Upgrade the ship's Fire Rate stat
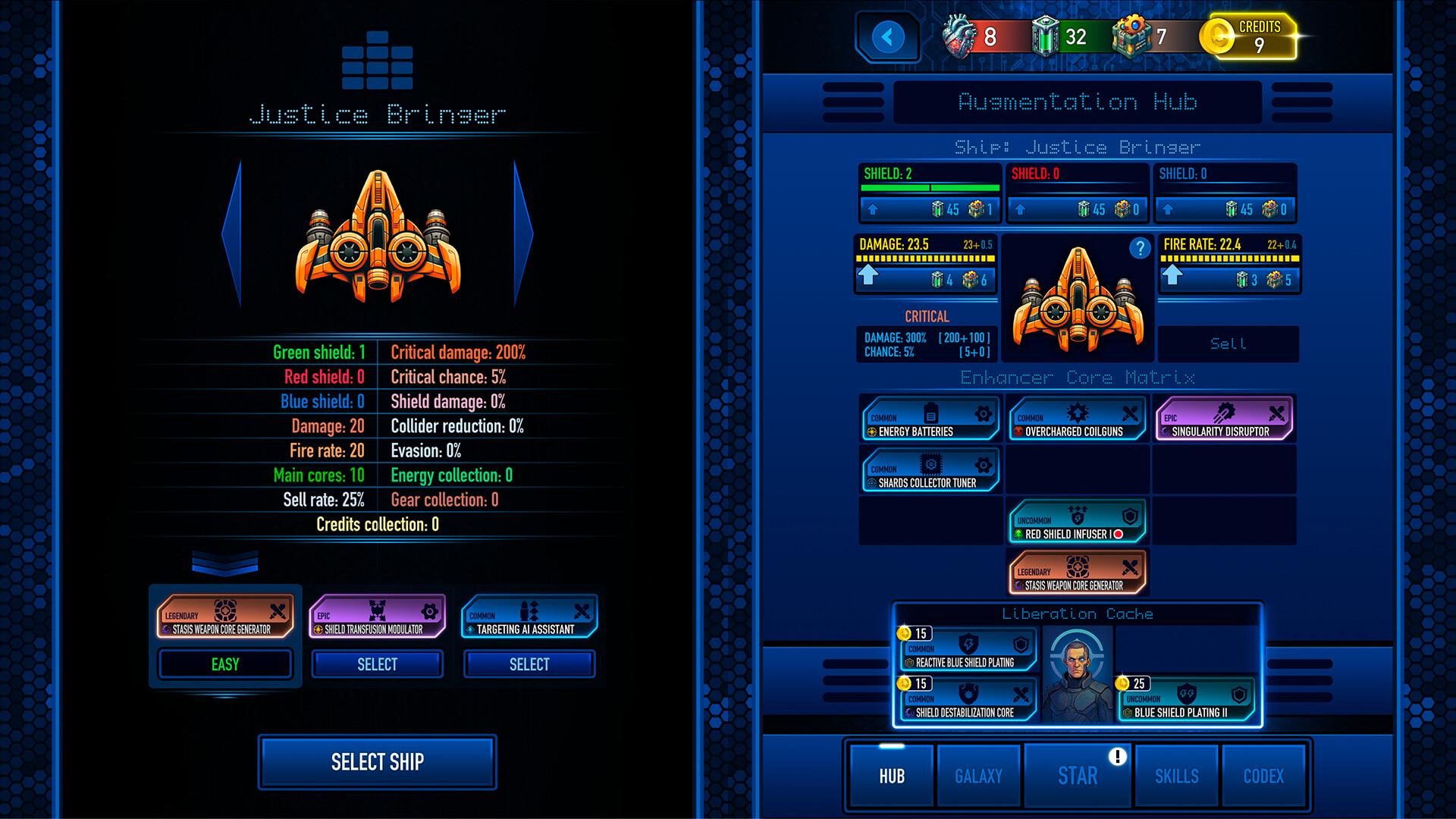The height and width of the screenshot is (819, 1456). [1172, 276]
